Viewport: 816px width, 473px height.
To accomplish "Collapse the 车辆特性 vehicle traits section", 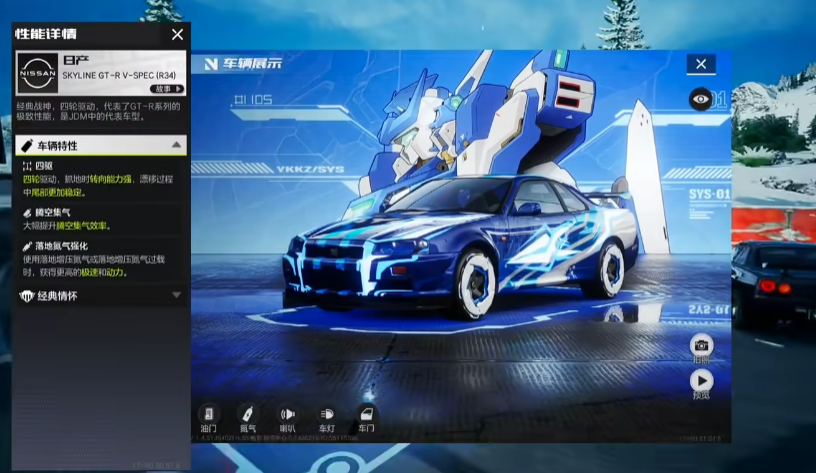I will point(177,145).
